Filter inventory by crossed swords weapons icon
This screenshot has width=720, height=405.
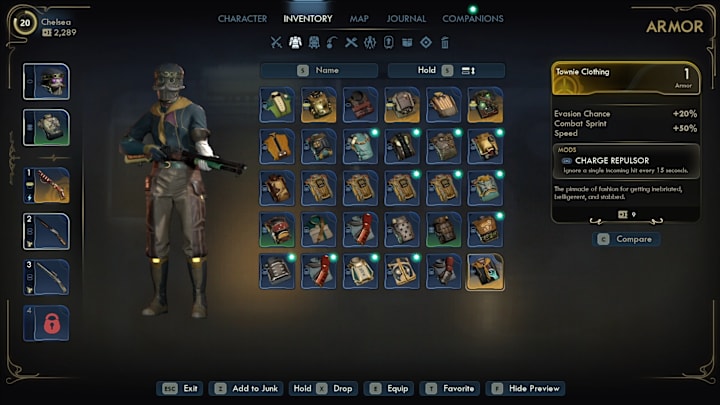(277, 42)
